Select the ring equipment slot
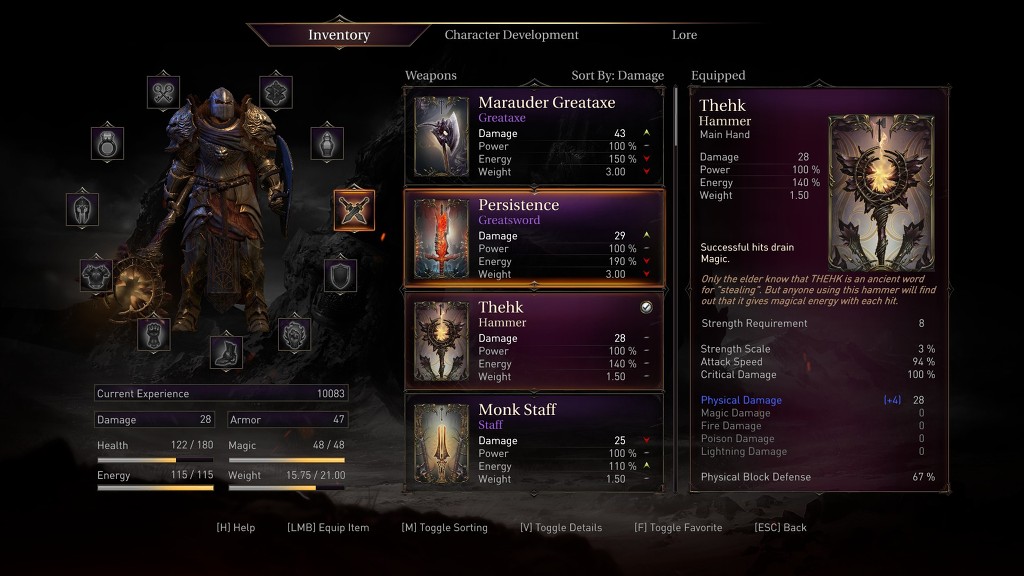Viewport: 1024px width, 576px height. click(108, 143)
